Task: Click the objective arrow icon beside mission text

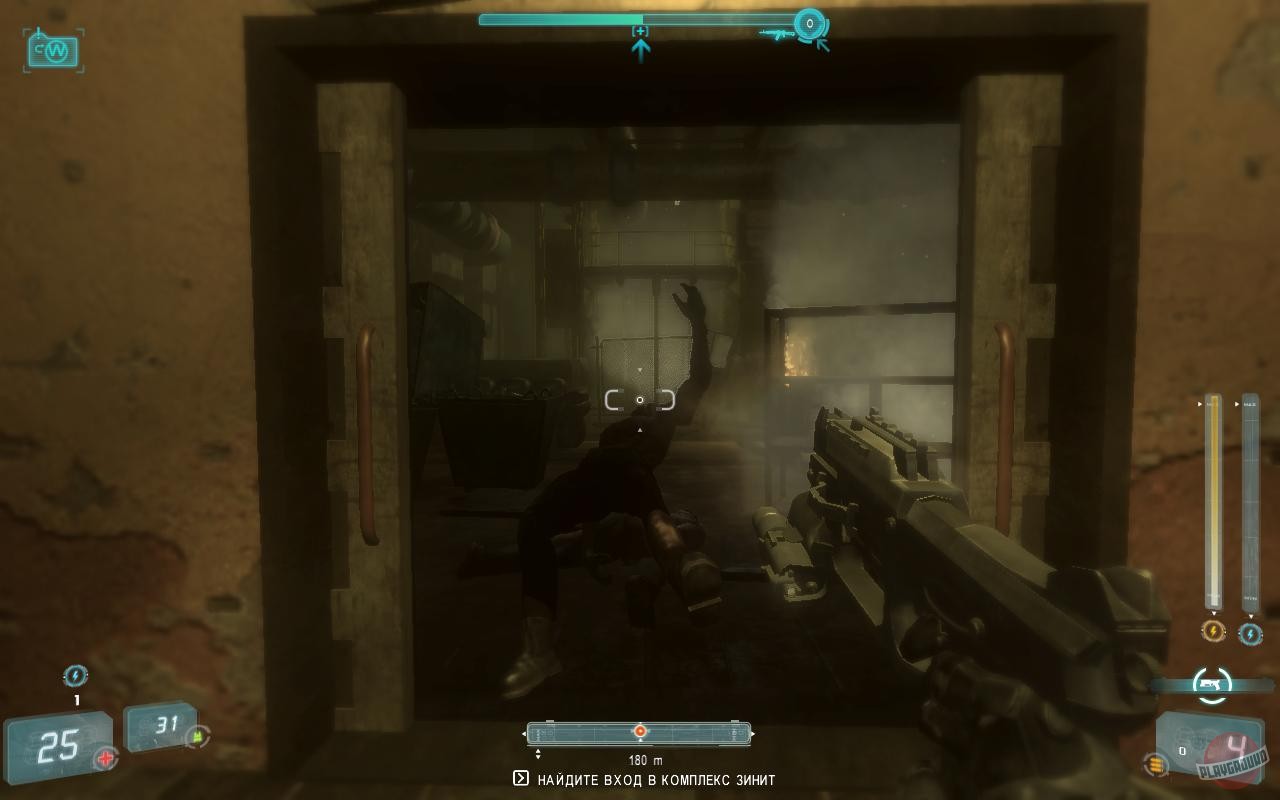Action: point(519,780)
